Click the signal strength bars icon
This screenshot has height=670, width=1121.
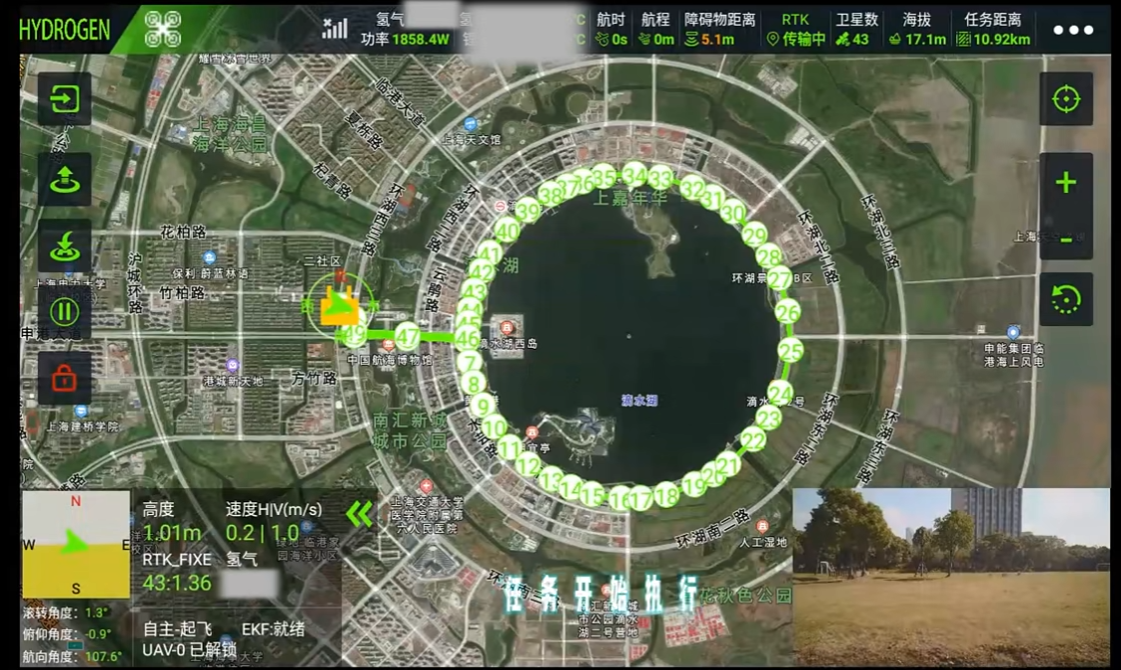[x=335, y=28]
